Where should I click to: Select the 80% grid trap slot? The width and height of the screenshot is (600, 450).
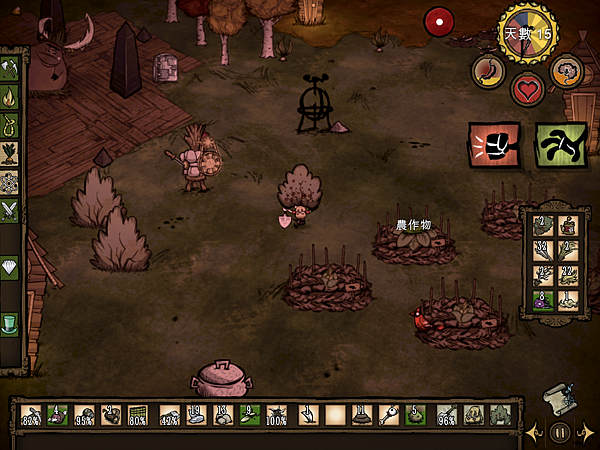(x=140, y=414)
